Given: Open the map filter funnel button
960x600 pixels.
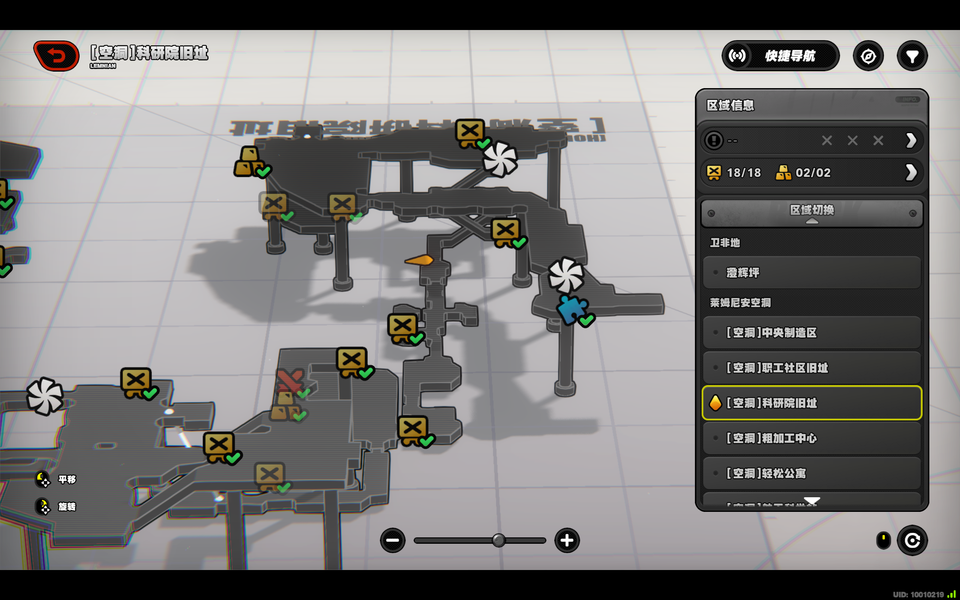Looking at the screenshot, I should click(912, 56).
